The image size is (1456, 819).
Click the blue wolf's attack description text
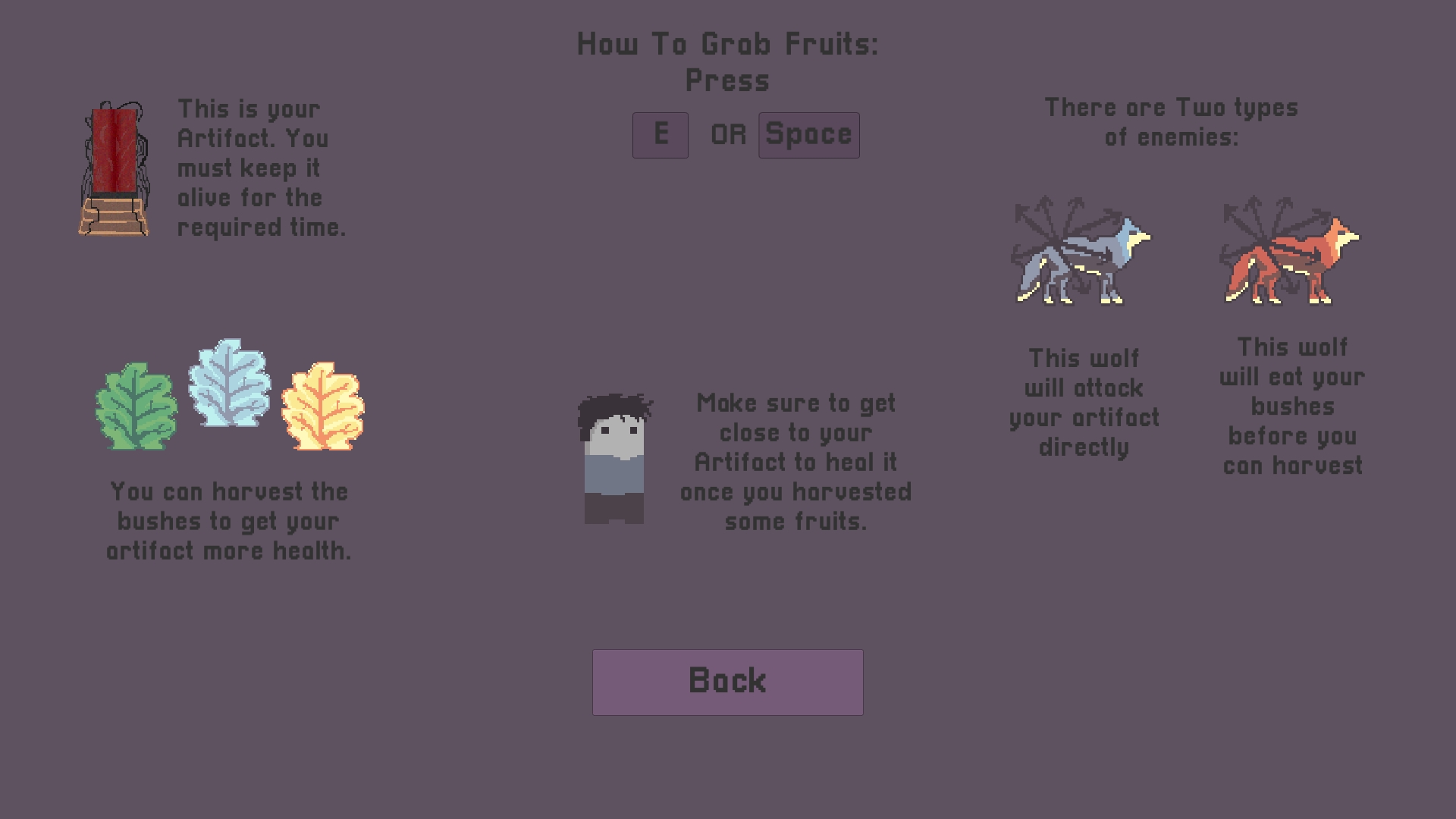click(1084, 403)
